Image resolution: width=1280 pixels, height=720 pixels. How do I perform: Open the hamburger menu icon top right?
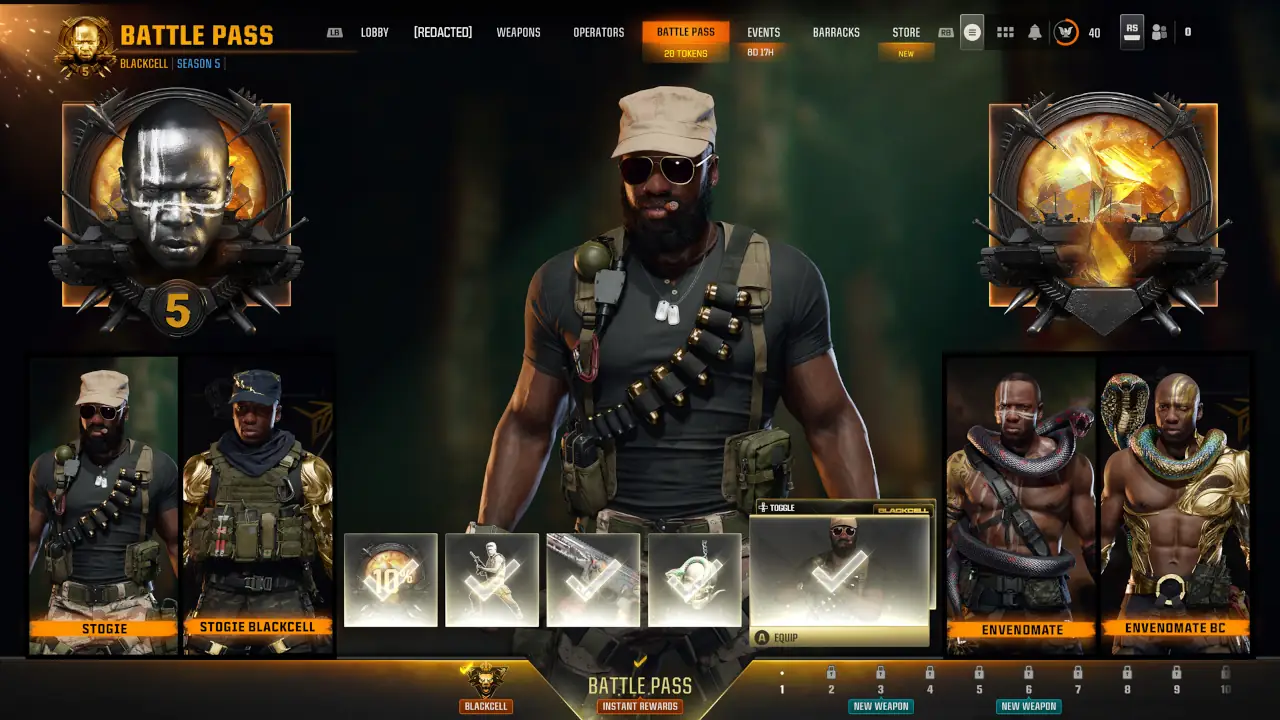pos(971,32)
